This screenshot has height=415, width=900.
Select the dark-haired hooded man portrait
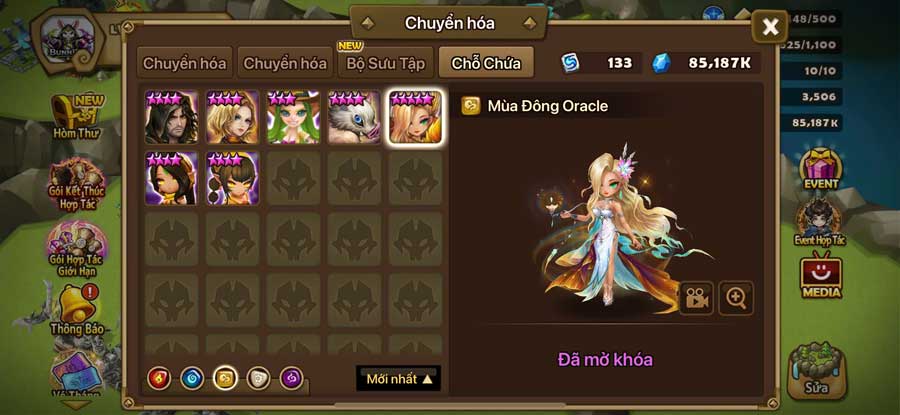pyautogui.click(x=171, y=118)
